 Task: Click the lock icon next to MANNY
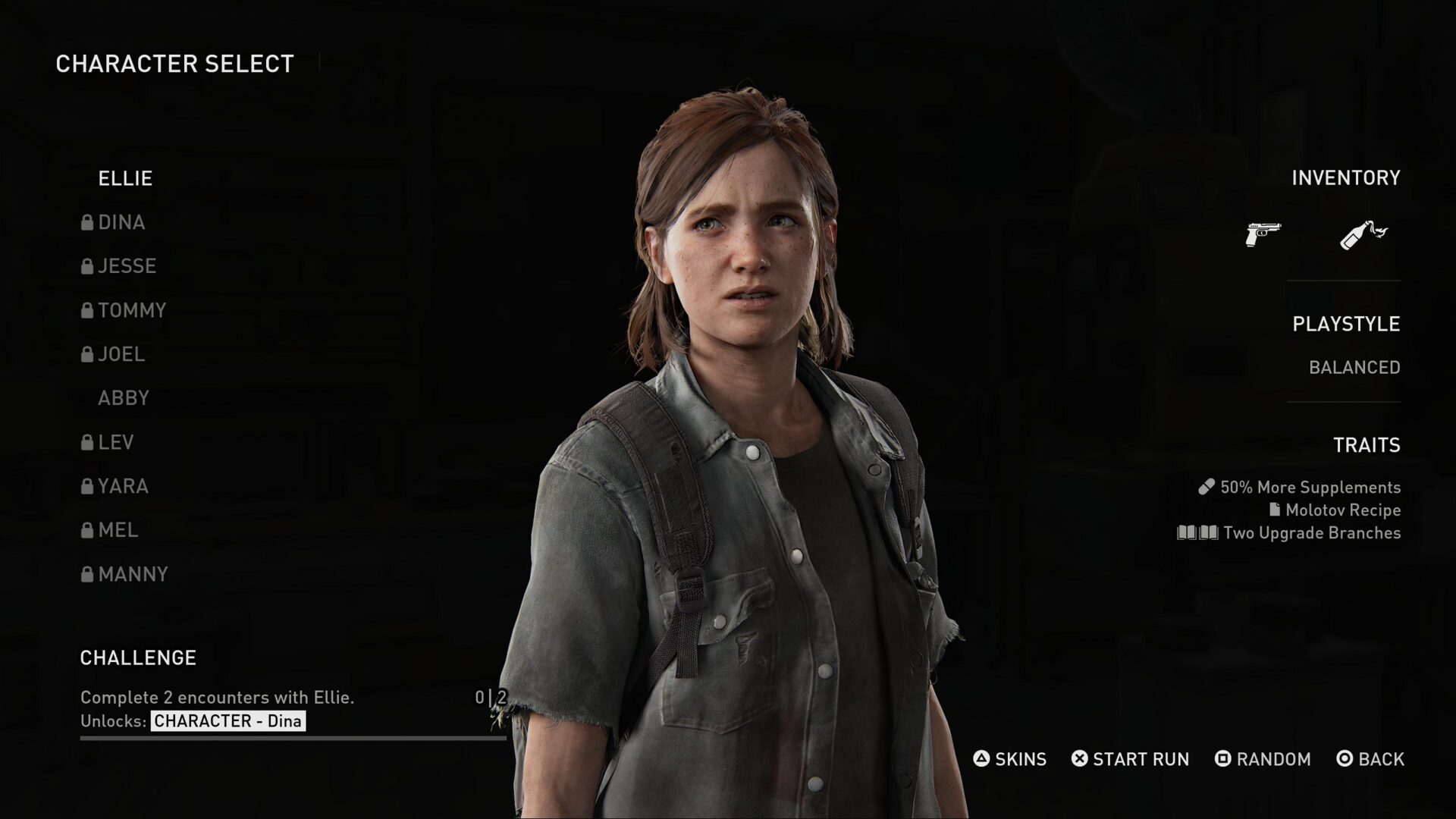click(x=86, y=574)
